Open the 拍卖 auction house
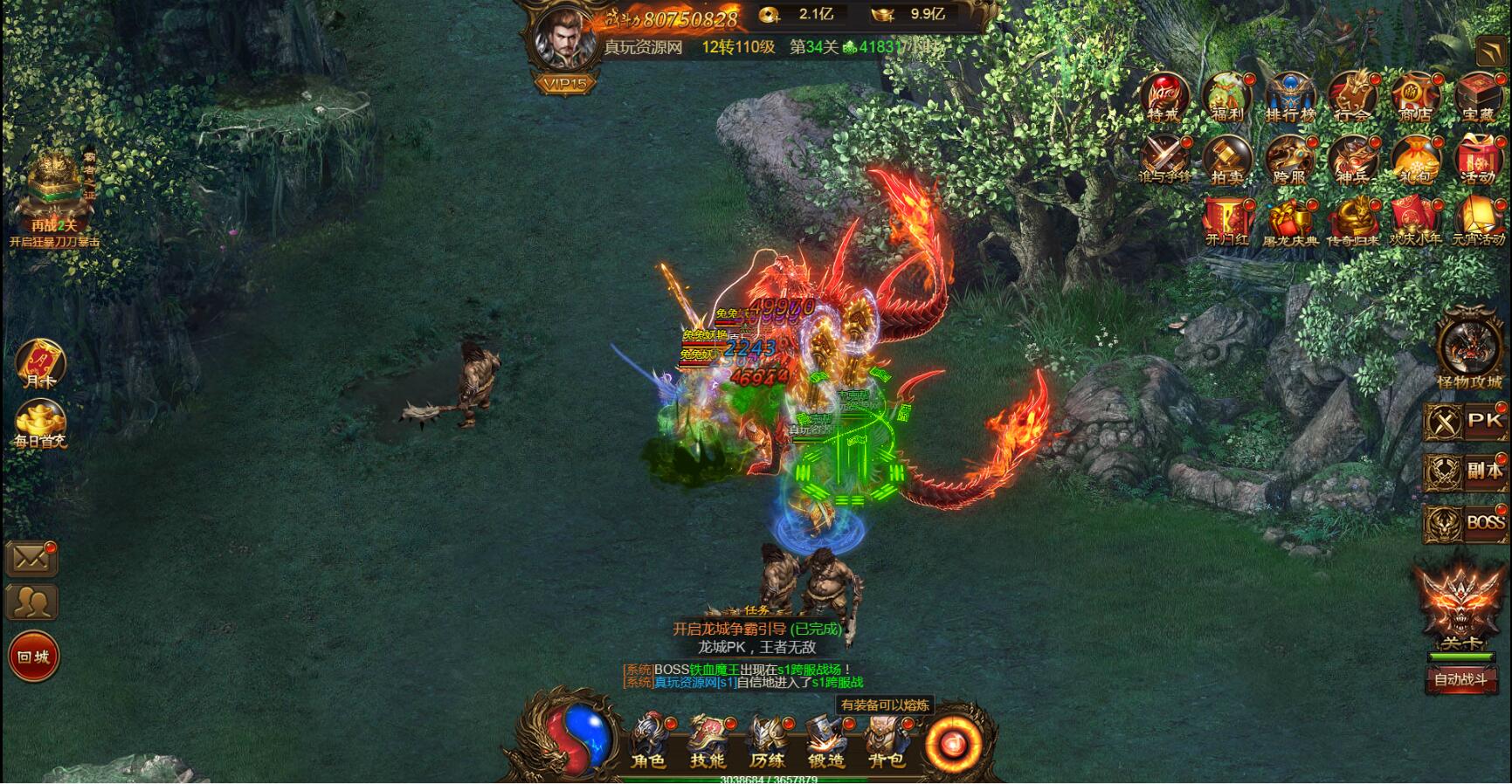The height and width of the screenshot is (784, 1512). tap(1226, 161)
